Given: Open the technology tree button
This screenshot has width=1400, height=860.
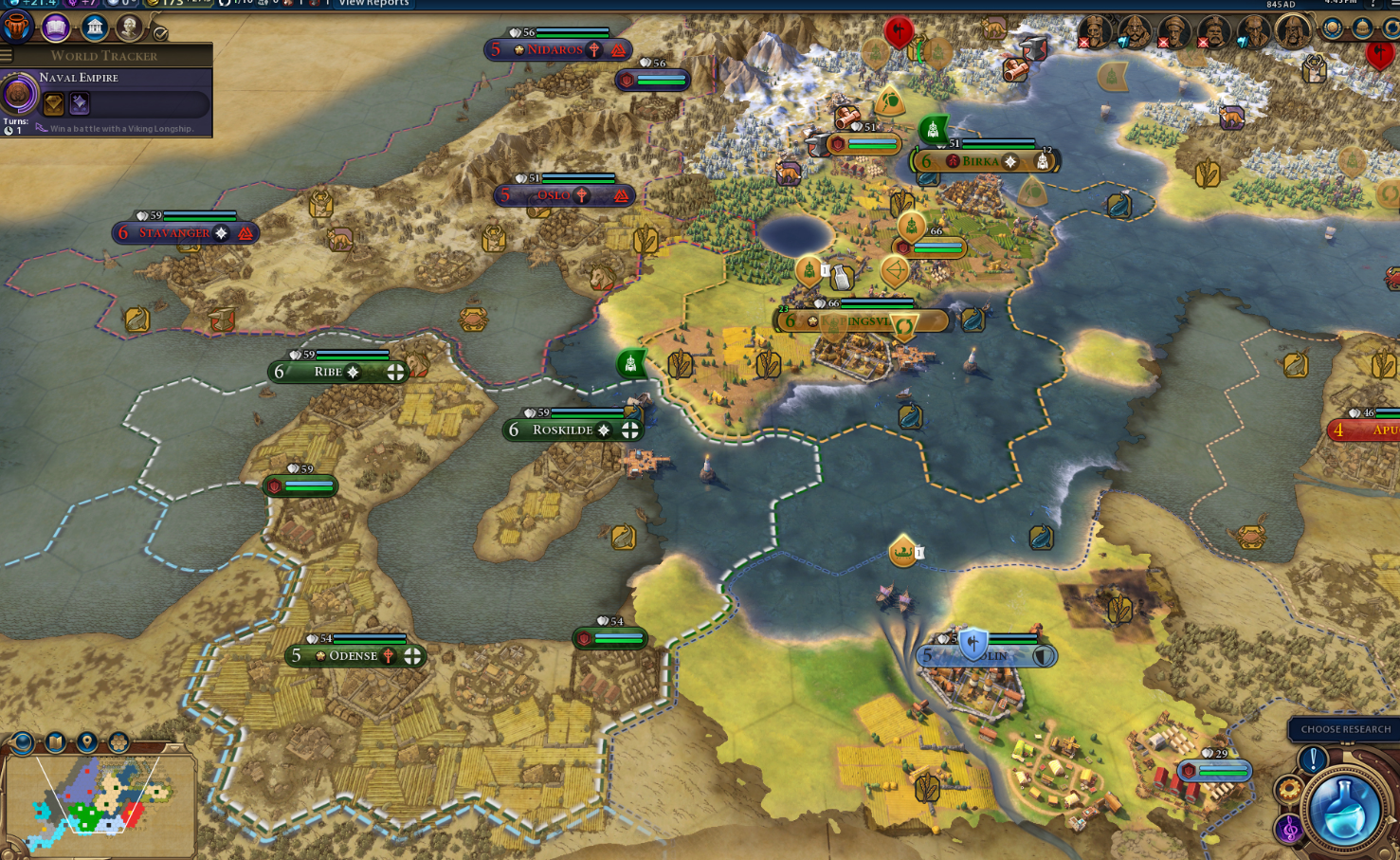Looking at the screenshot, I should tap(18, 27).
